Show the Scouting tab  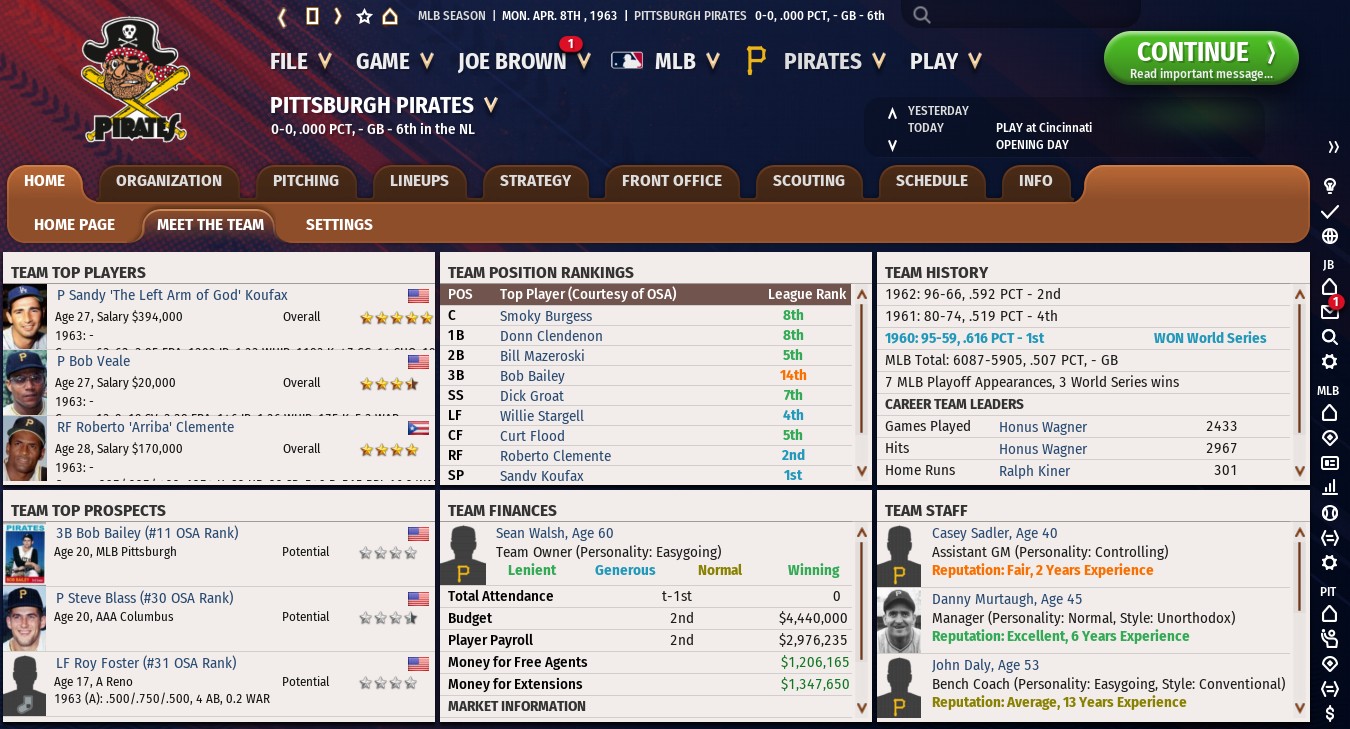point(808,181)
